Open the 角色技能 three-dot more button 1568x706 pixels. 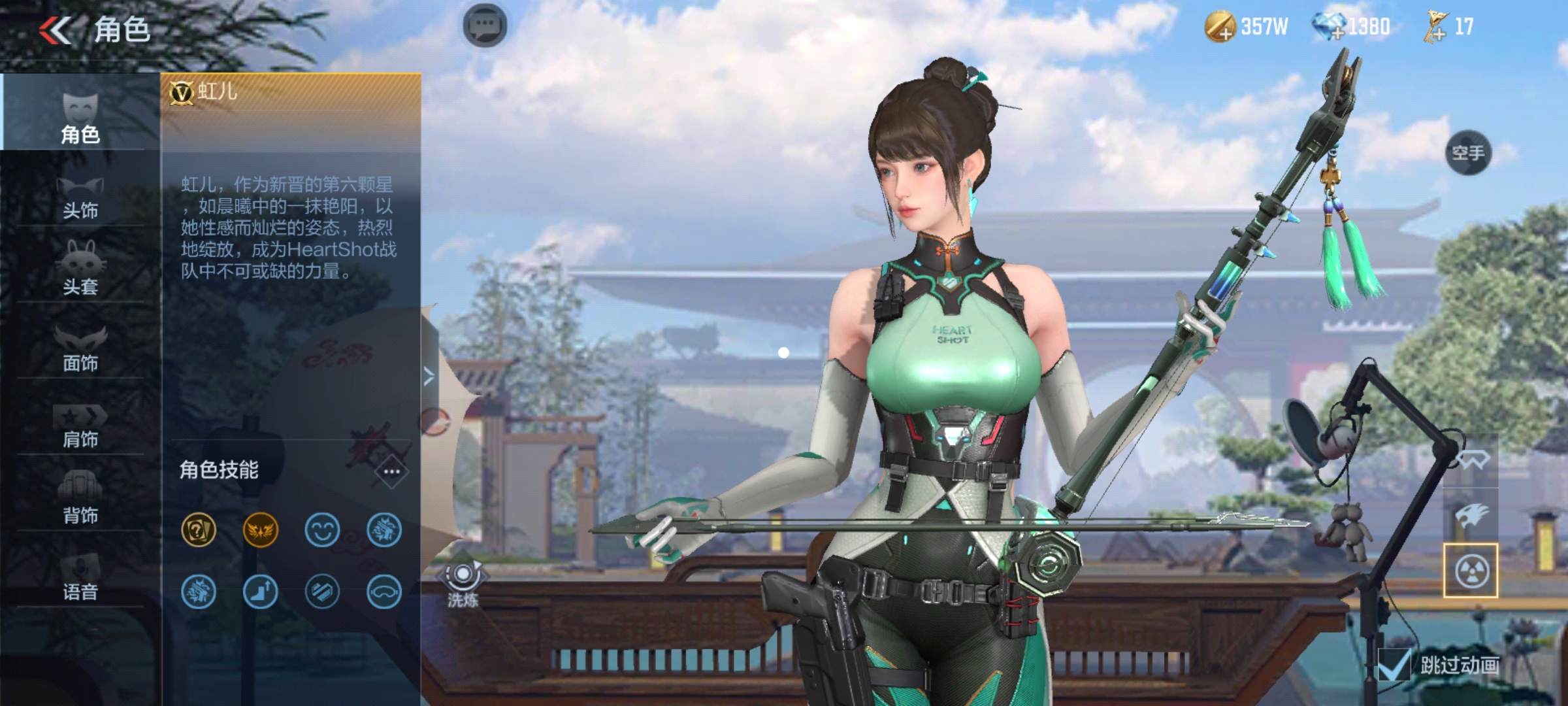[391, 471]
